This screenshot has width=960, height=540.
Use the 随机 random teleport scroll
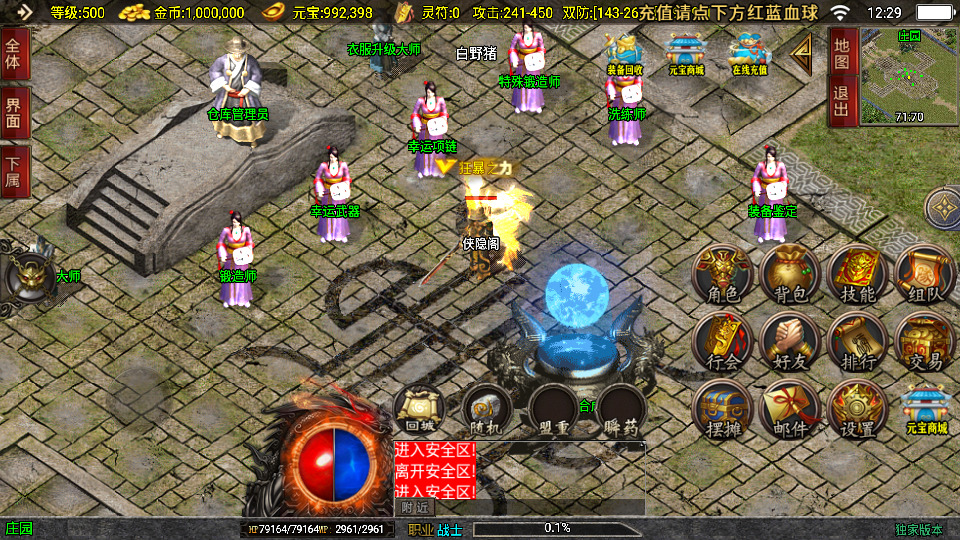487,410
